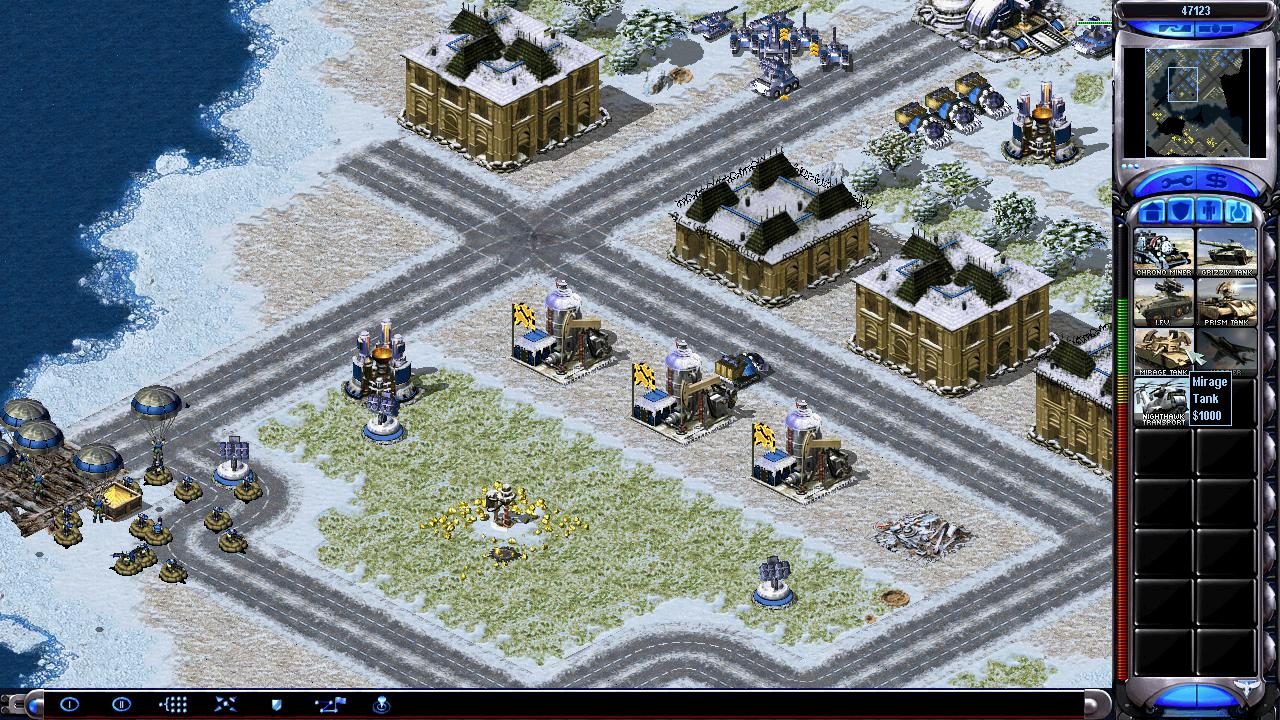Select team two on the command bar
Screen dimensions: 1280x720
pos(121,705)
